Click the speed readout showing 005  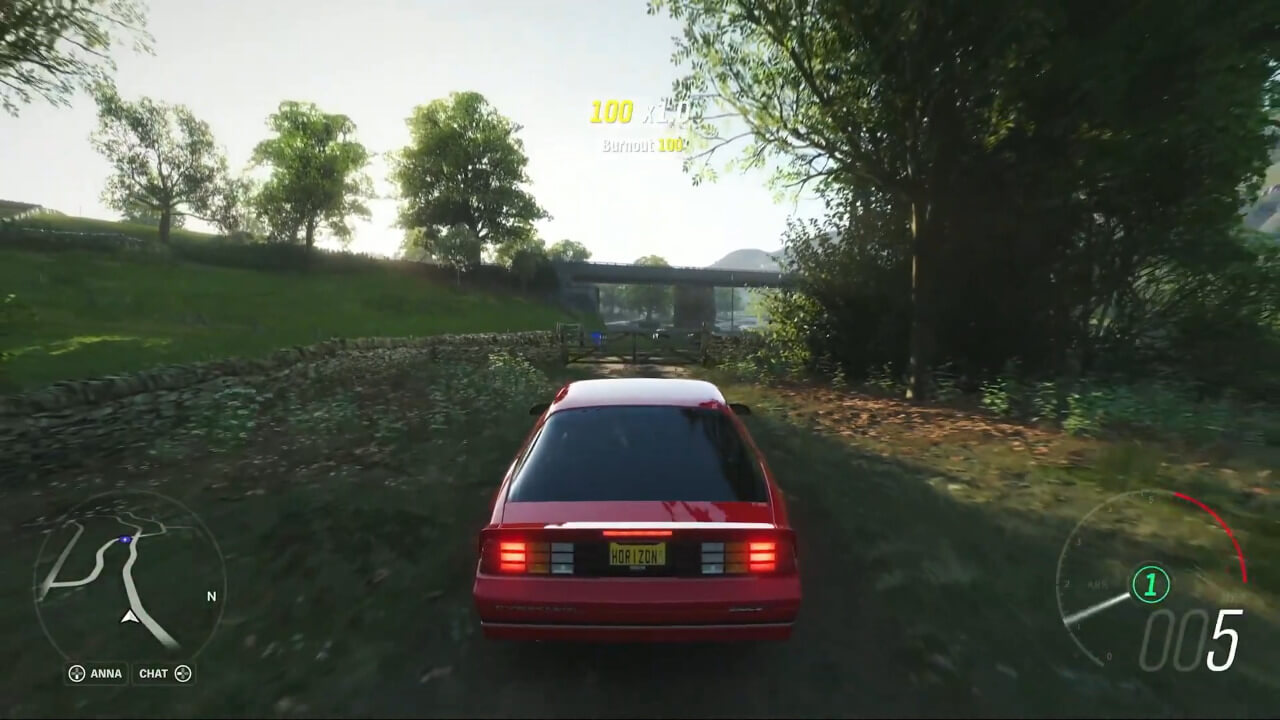pos(1190,637)
